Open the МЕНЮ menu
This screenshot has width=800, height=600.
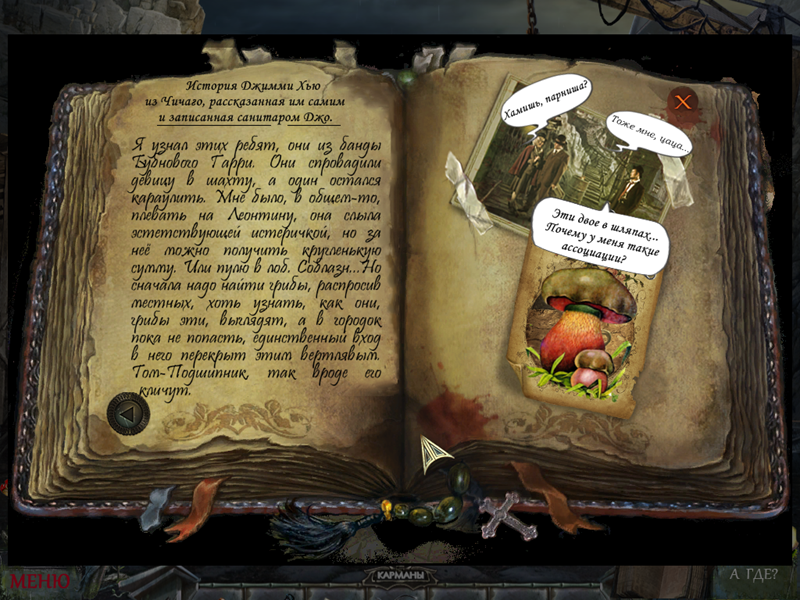[x=40, y=580]
